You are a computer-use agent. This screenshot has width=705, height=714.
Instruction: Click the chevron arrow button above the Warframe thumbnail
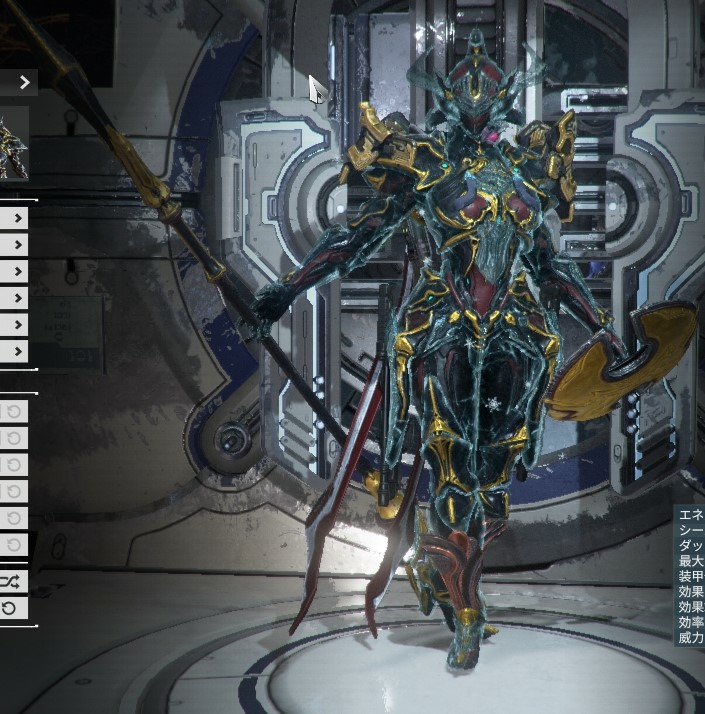[x=24, y=82]
